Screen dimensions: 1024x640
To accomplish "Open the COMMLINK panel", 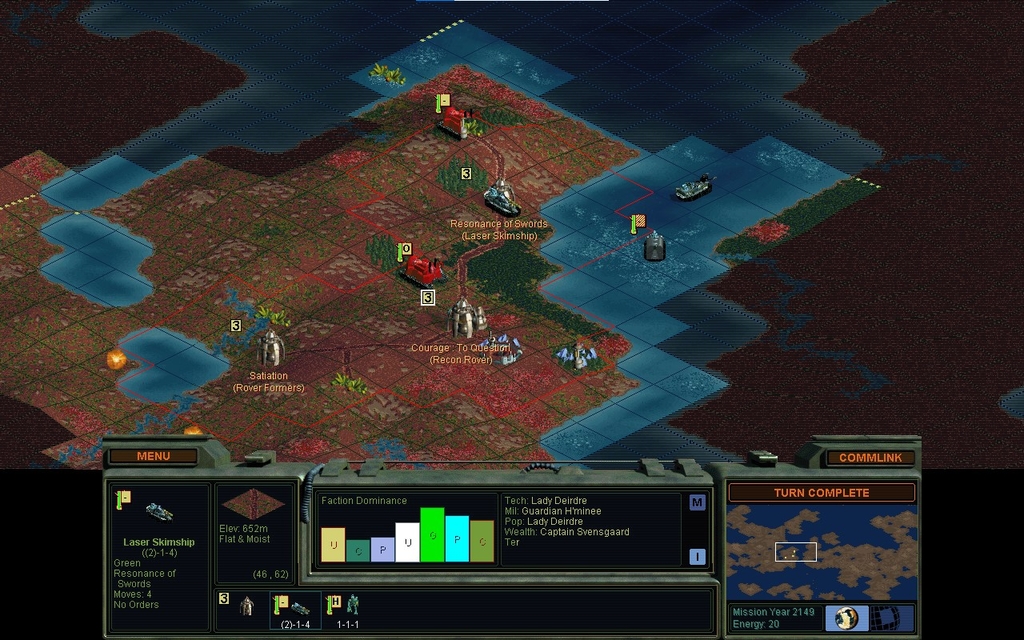I will [870, 457].
